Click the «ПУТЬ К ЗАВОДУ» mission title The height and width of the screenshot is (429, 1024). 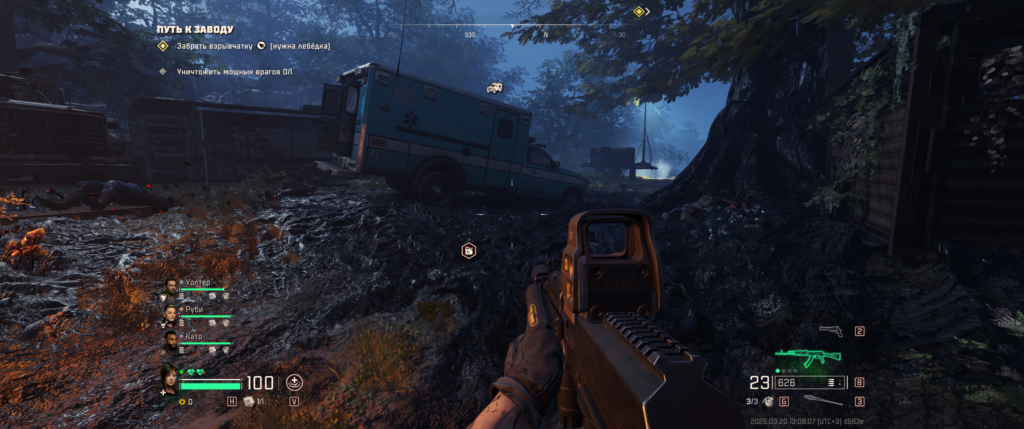194,30
